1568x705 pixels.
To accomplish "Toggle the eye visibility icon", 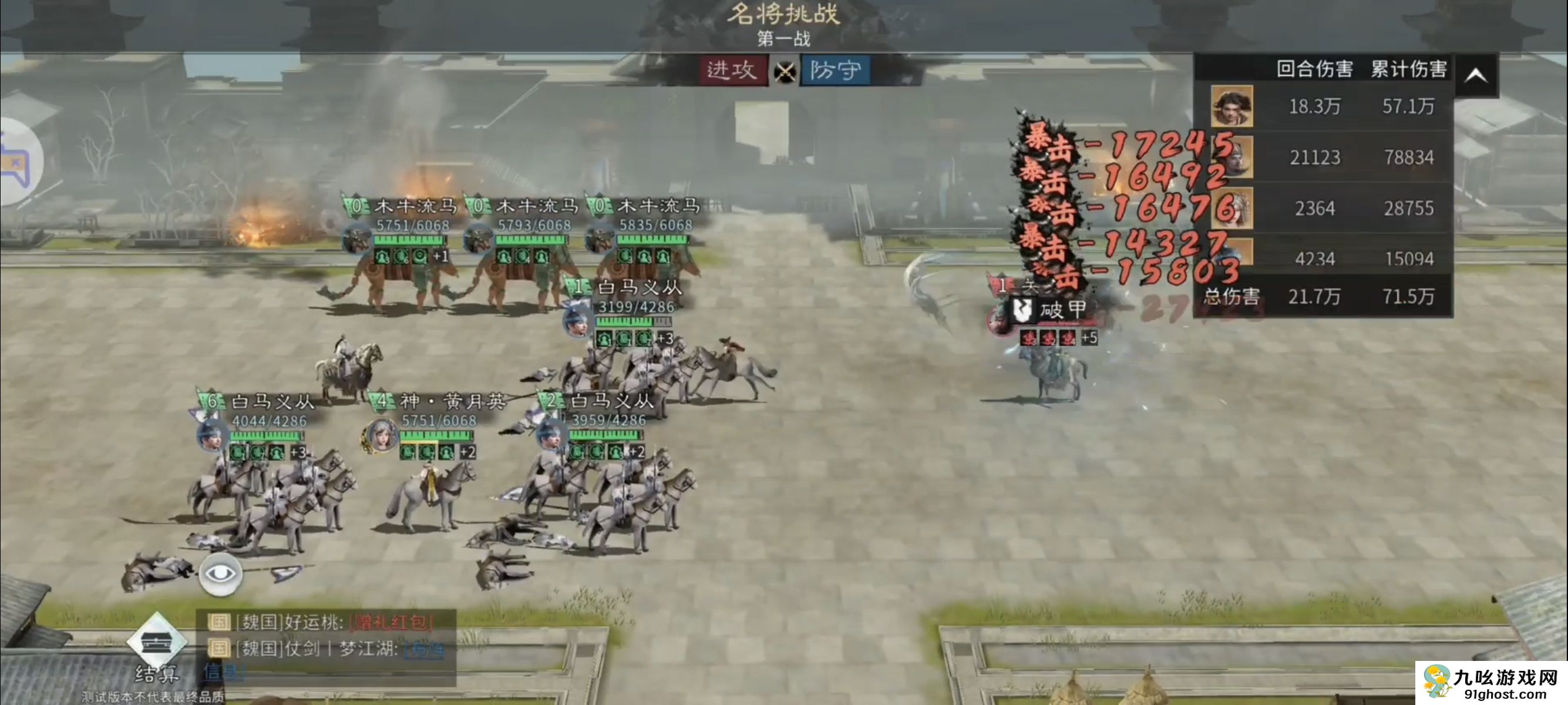I will [220, 574].
